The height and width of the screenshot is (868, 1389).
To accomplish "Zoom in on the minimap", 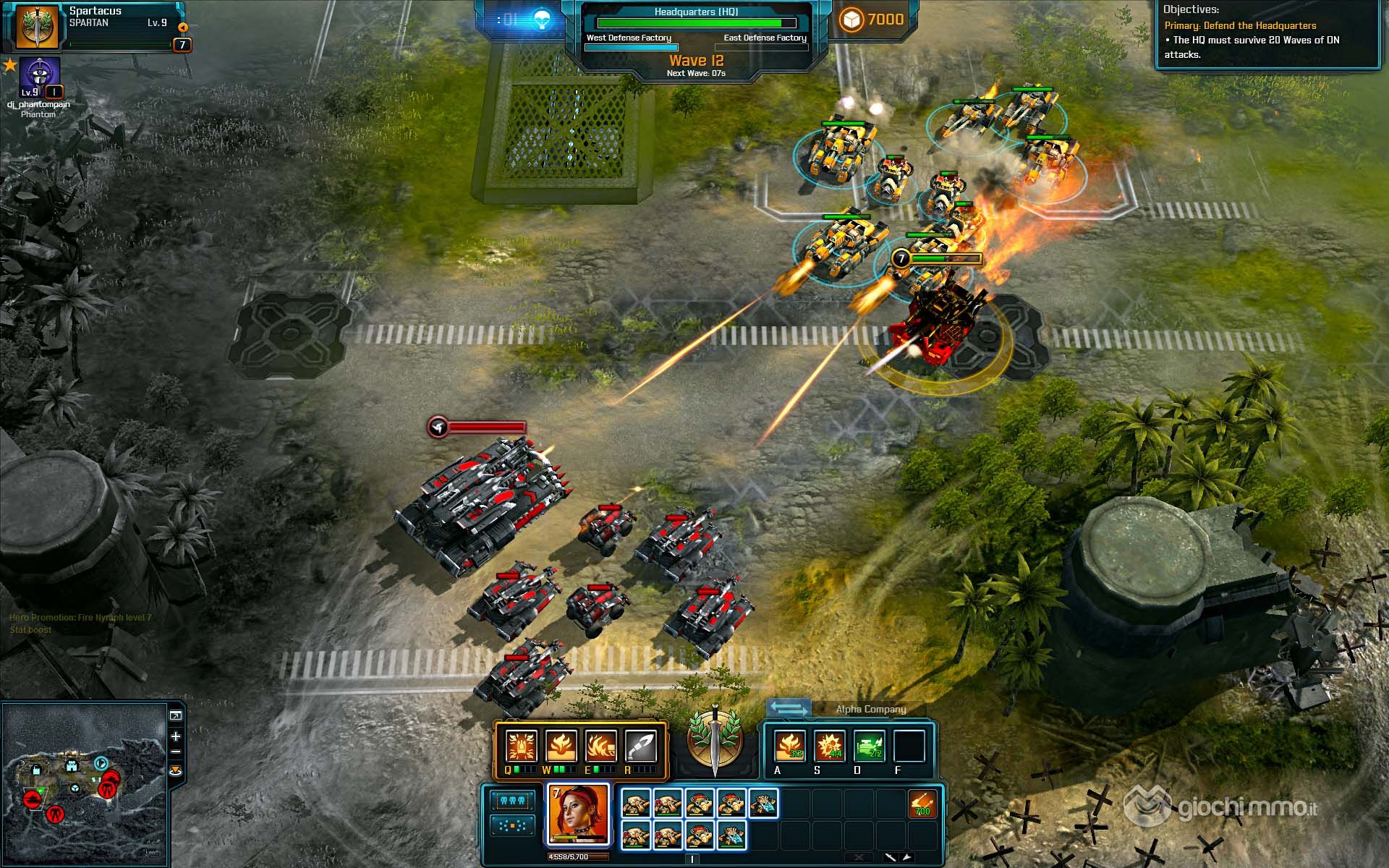I will point(176,736).
